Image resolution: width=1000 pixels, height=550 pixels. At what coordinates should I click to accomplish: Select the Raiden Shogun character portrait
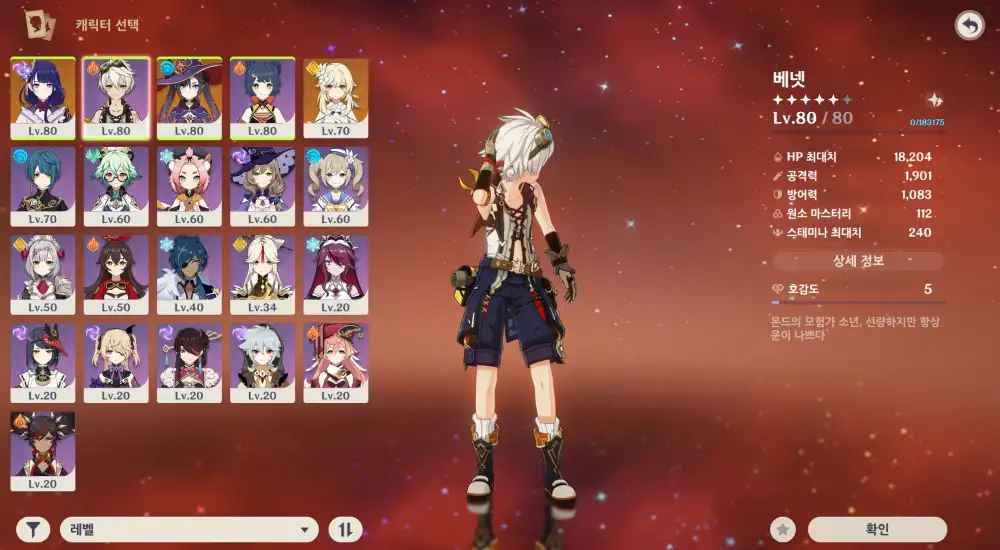tap(42, 96)
